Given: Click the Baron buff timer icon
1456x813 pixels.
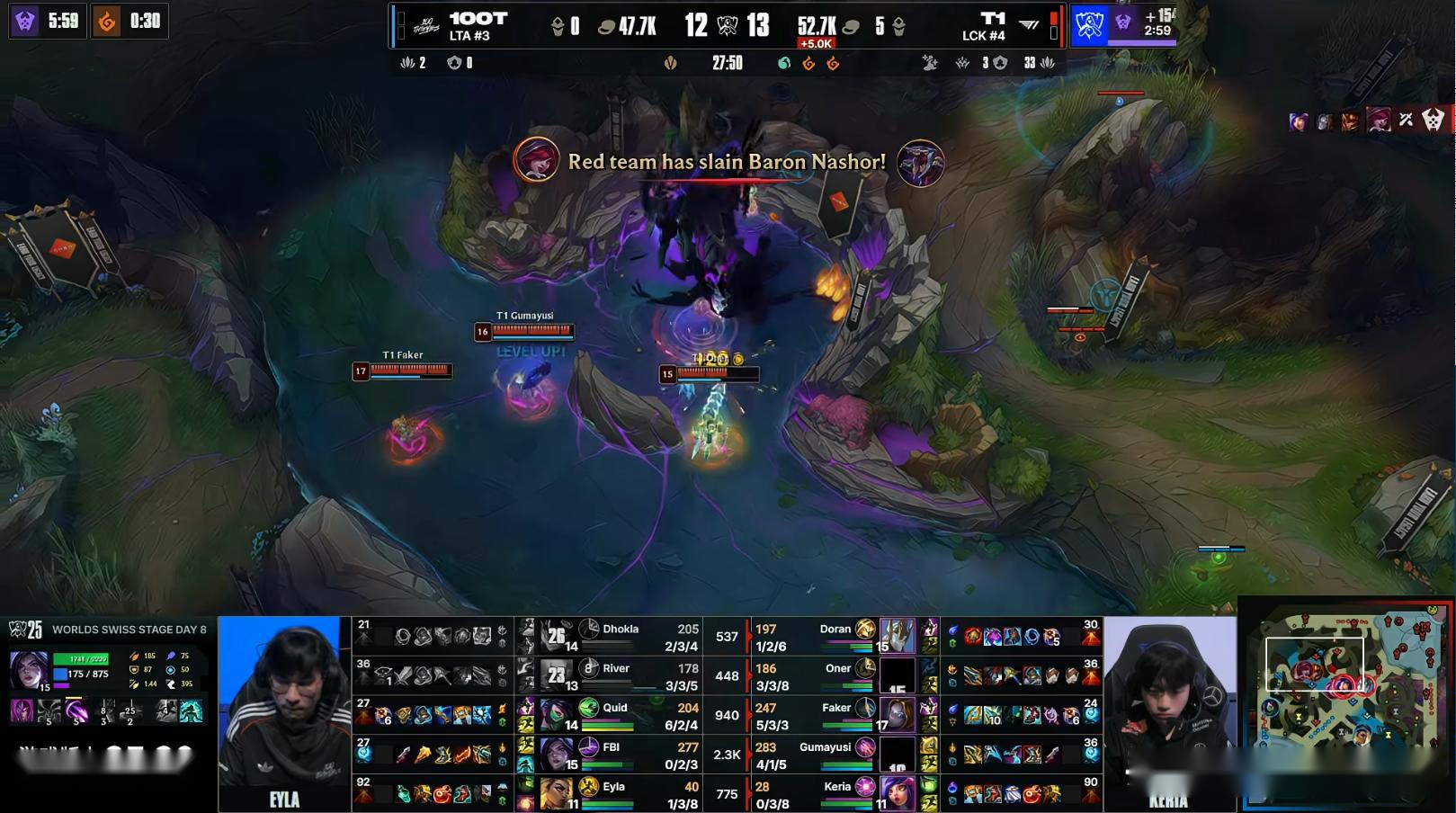Looking at the screenshot, I should pyautogui.click(x=1123, y=22).
